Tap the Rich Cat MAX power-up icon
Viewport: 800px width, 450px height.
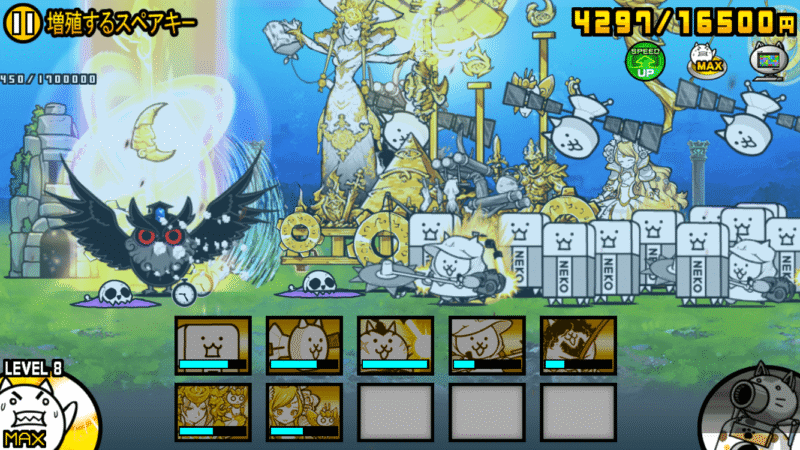pyautogui.click(x=706, y=62)
